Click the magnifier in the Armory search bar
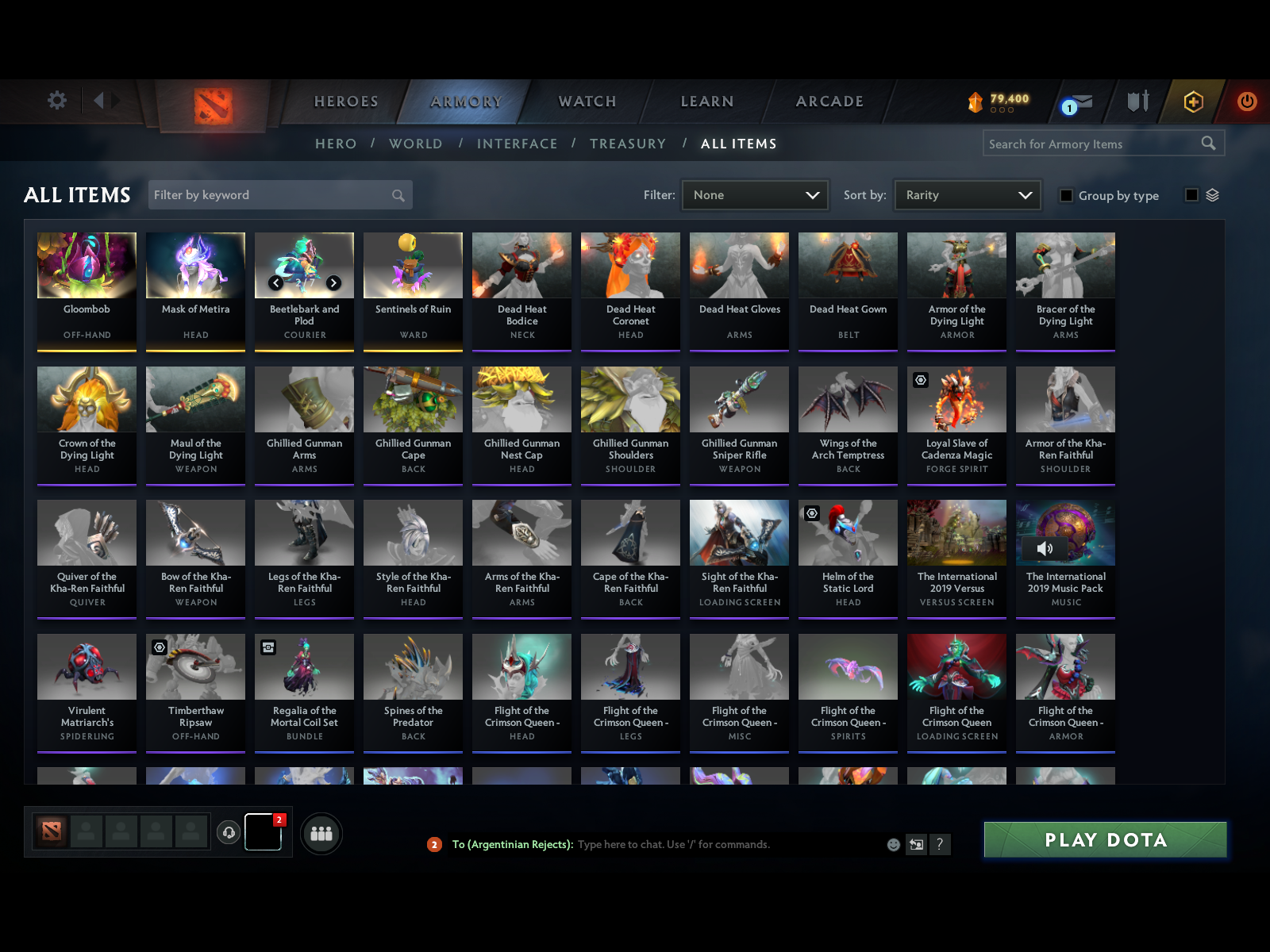1270x952 pixels. click(x=1209, y=144)
